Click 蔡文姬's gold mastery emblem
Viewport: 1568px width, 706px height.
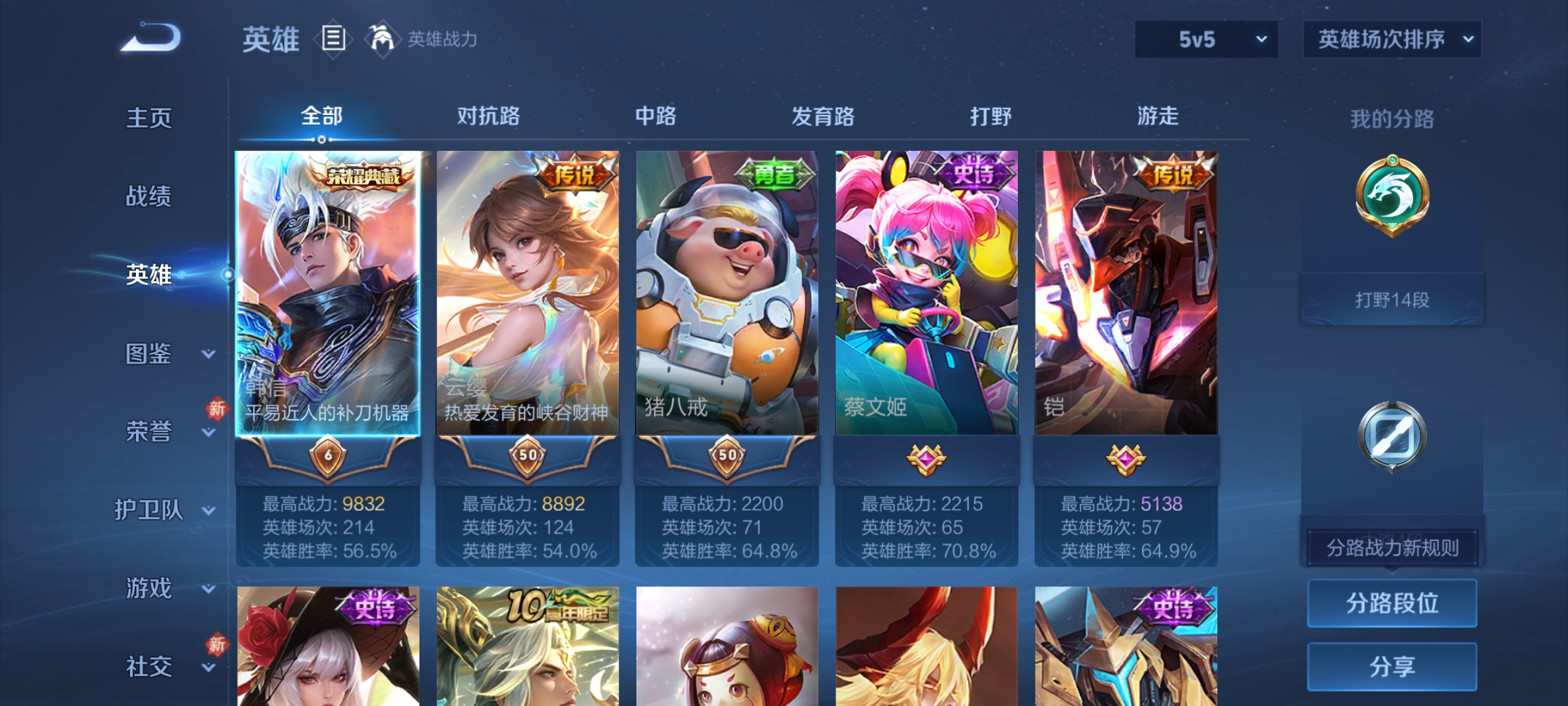click(928, 458)
